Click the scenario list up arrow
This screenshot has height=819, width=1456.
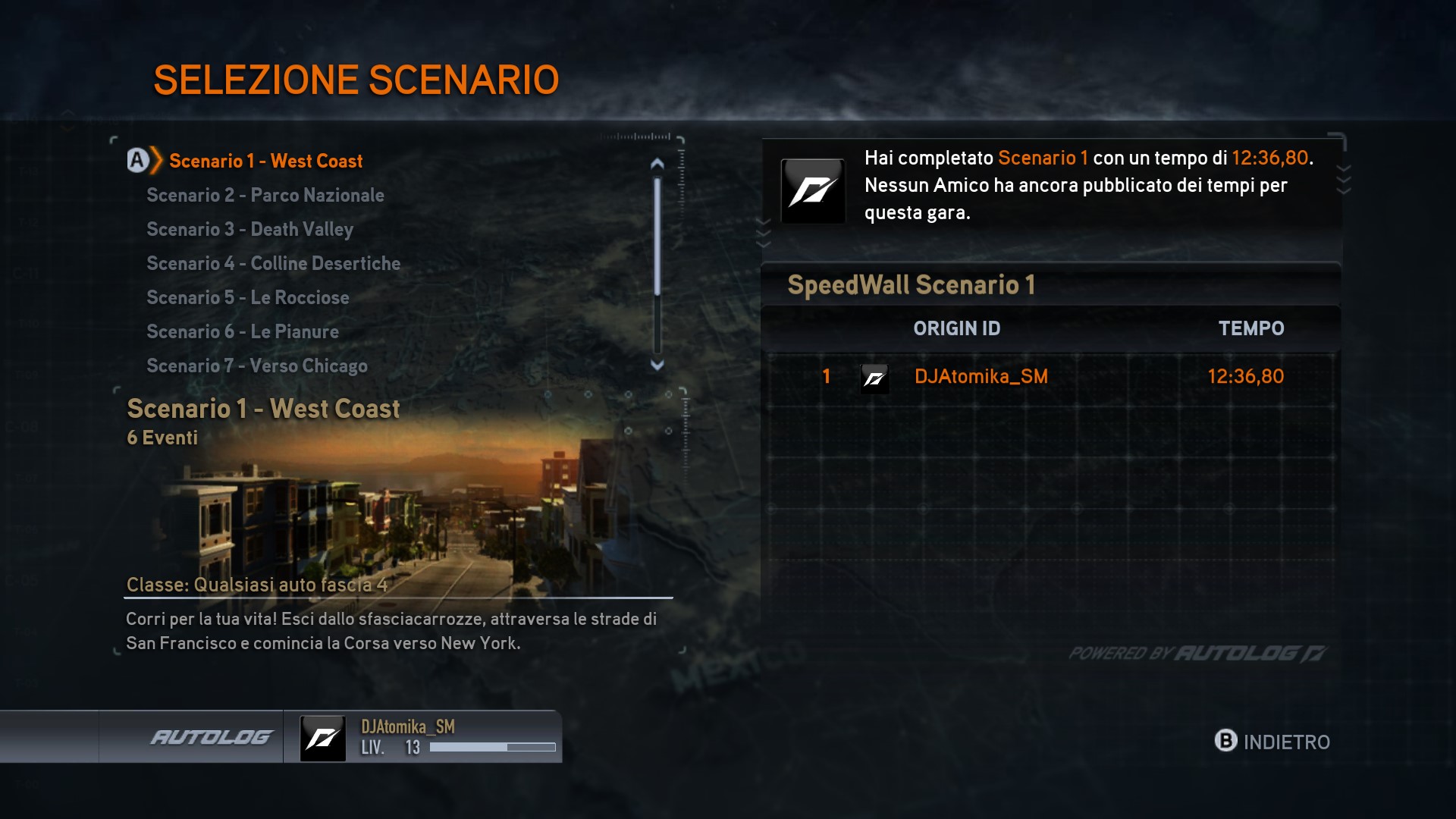[x=657, y=163]
